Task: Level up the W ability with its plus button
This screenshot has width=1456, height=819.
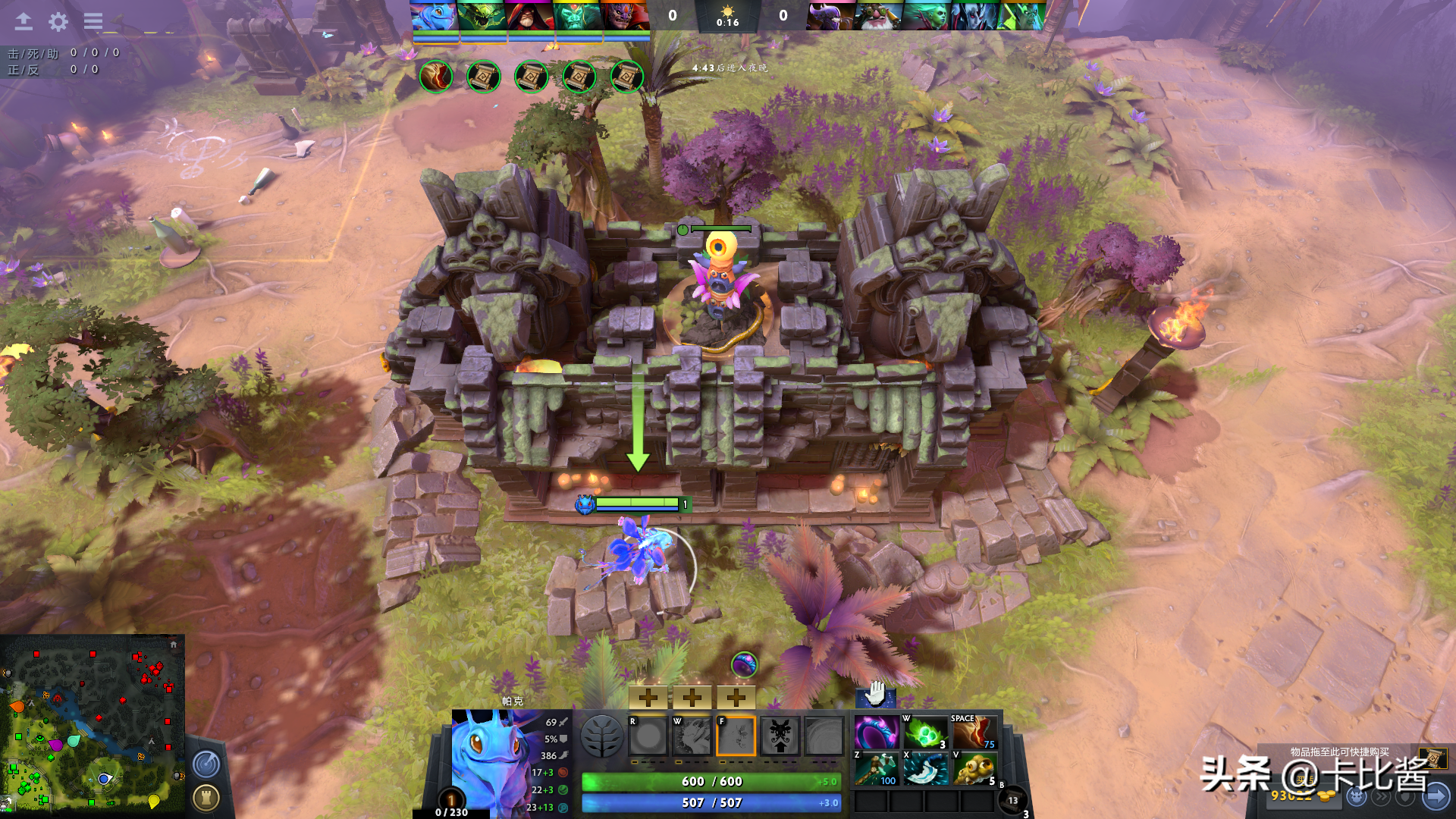Action: (x=692, y=697)
